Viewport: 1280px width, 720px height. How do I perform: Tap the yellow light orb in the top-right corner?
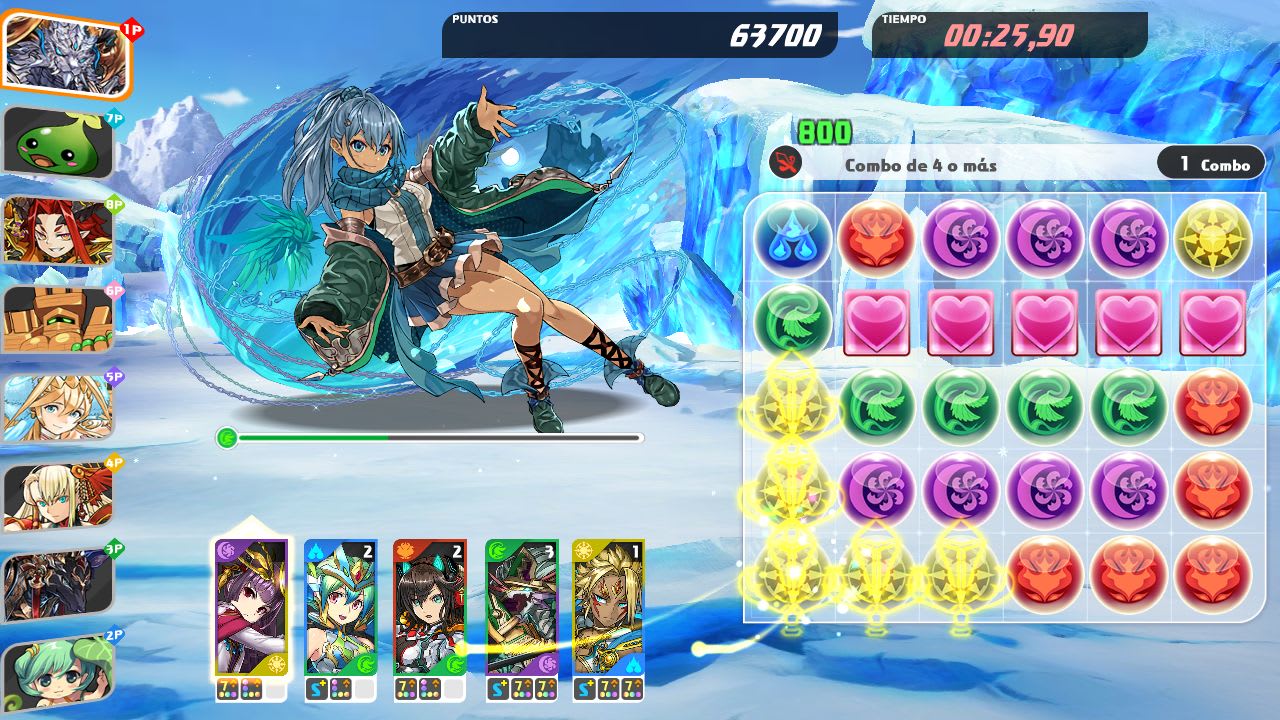click(1213, 237)
